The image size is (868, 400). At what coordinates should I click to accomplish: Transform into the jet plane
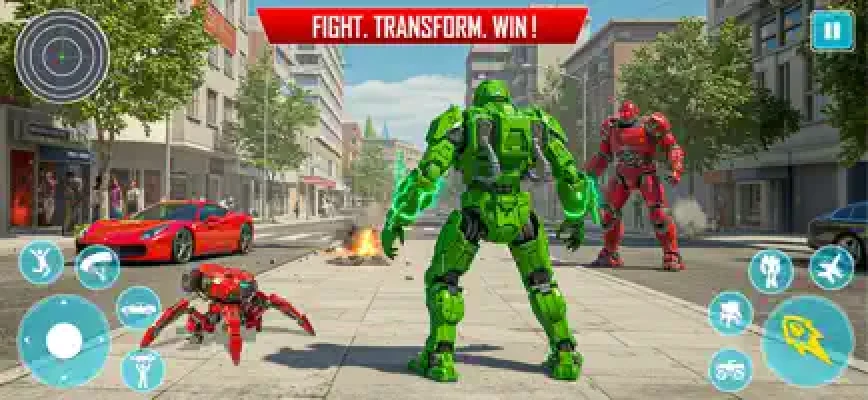point(831,268)
